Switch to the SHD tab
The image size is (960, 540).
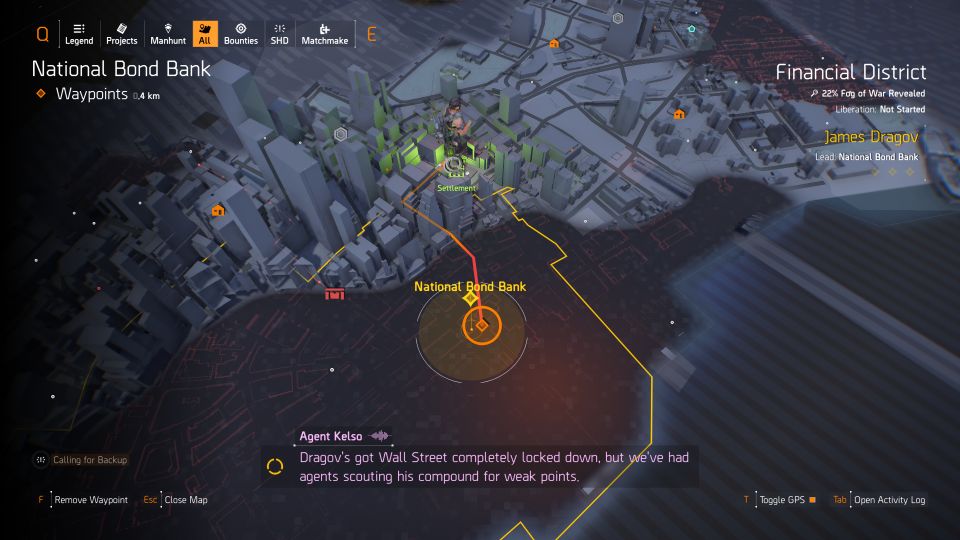(279, 33)
